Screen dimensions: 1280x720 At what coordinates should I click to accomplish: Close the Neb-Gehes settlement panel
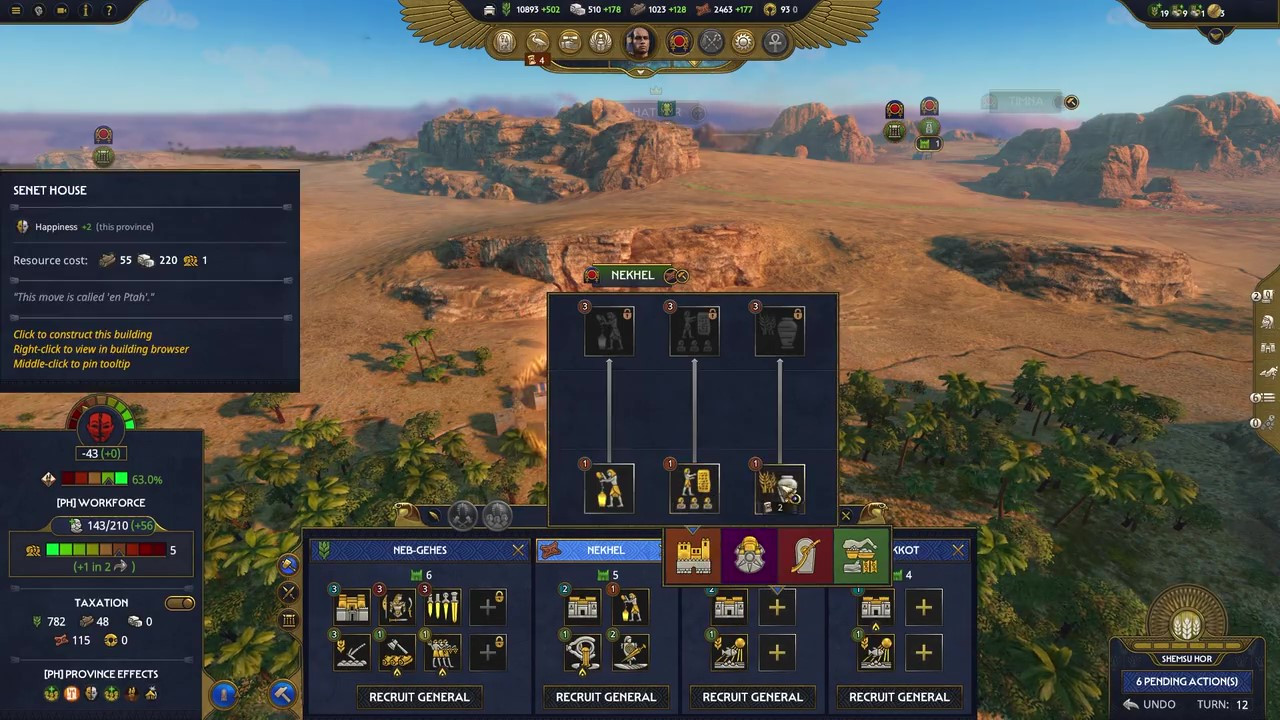(518, 550)
